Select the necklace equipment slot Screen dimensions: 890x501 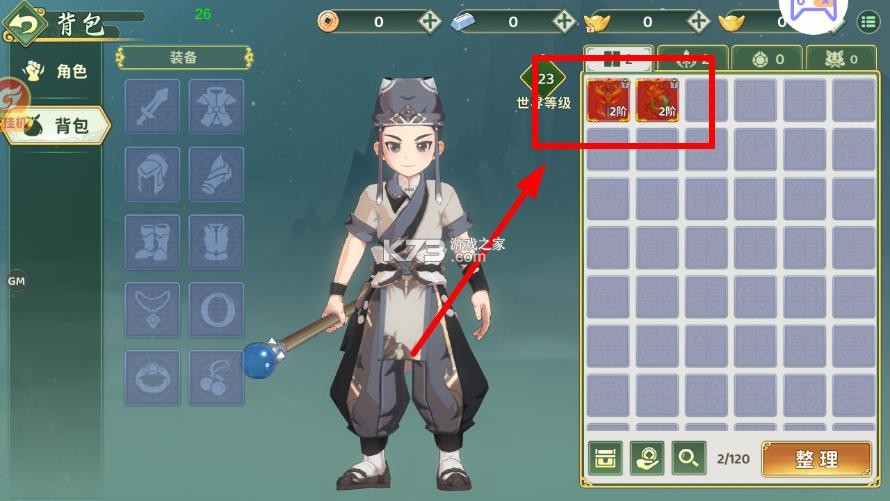[x=152, y=310]
